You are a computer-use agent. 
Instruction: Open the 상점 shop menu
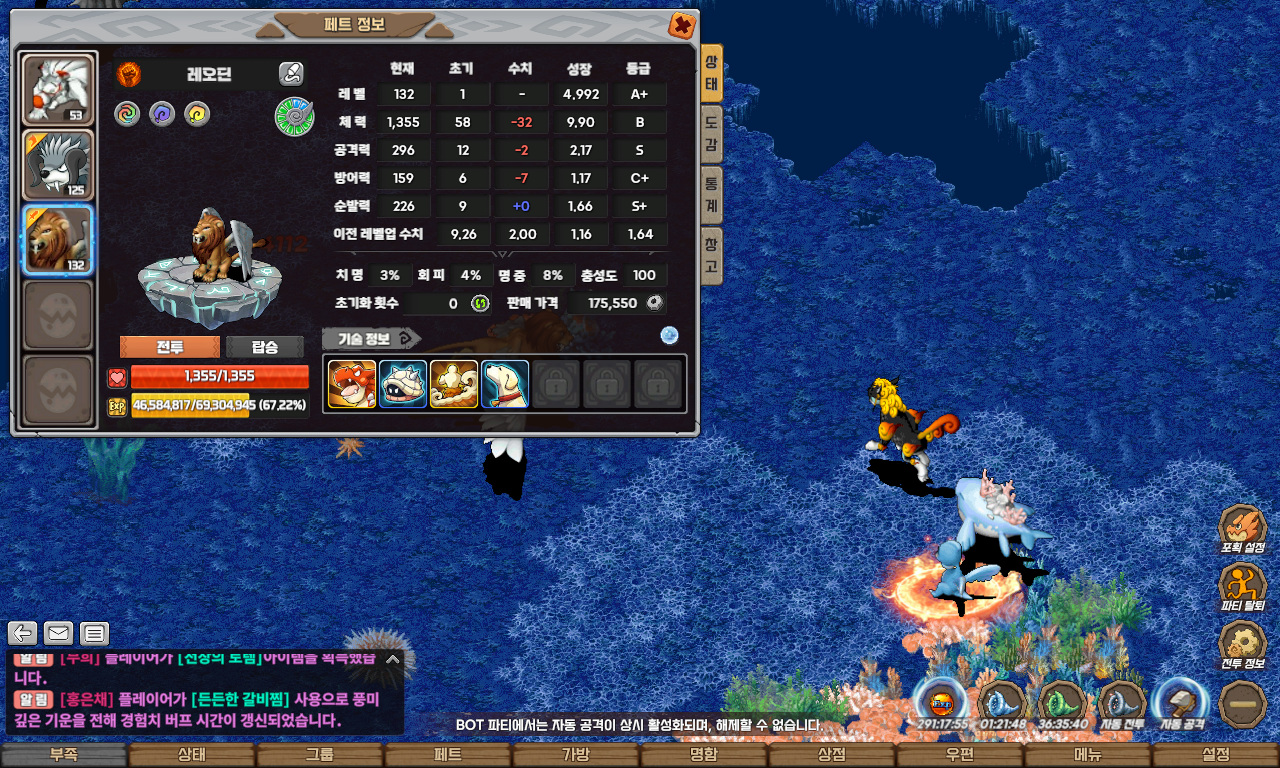pos(832,755)
